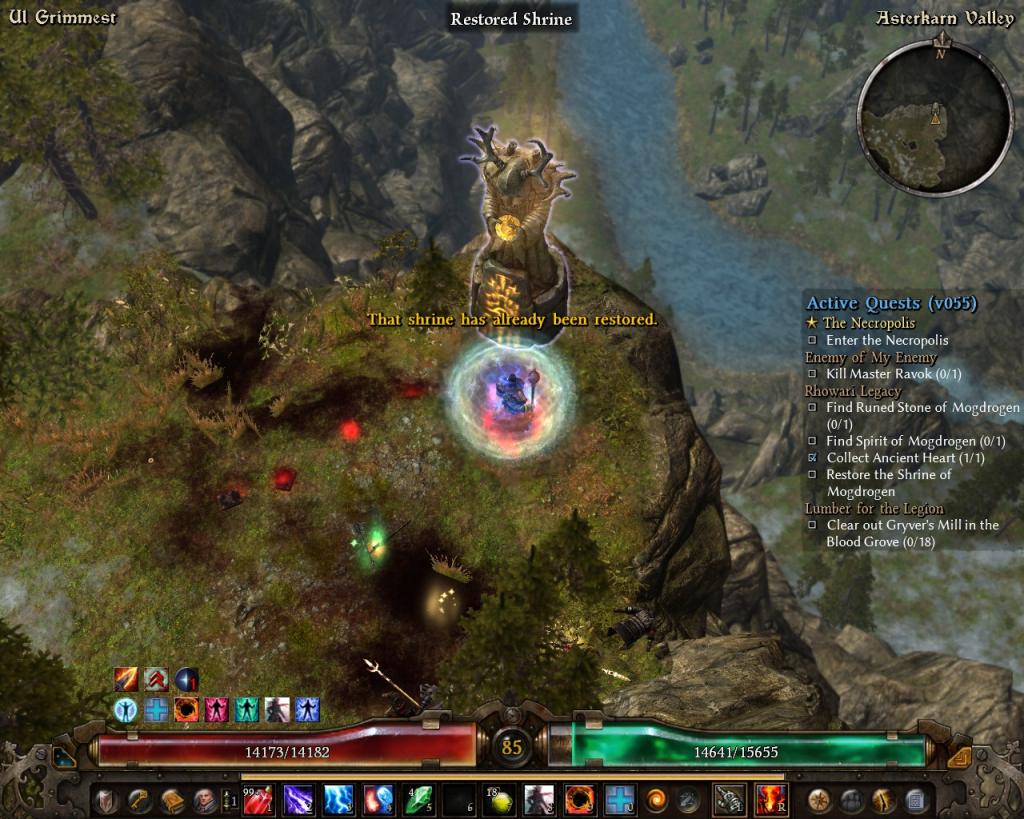The image size is (1024, 819).
Task: Select The Necropolis quest in tracker
Action: [x=868, y=323]
